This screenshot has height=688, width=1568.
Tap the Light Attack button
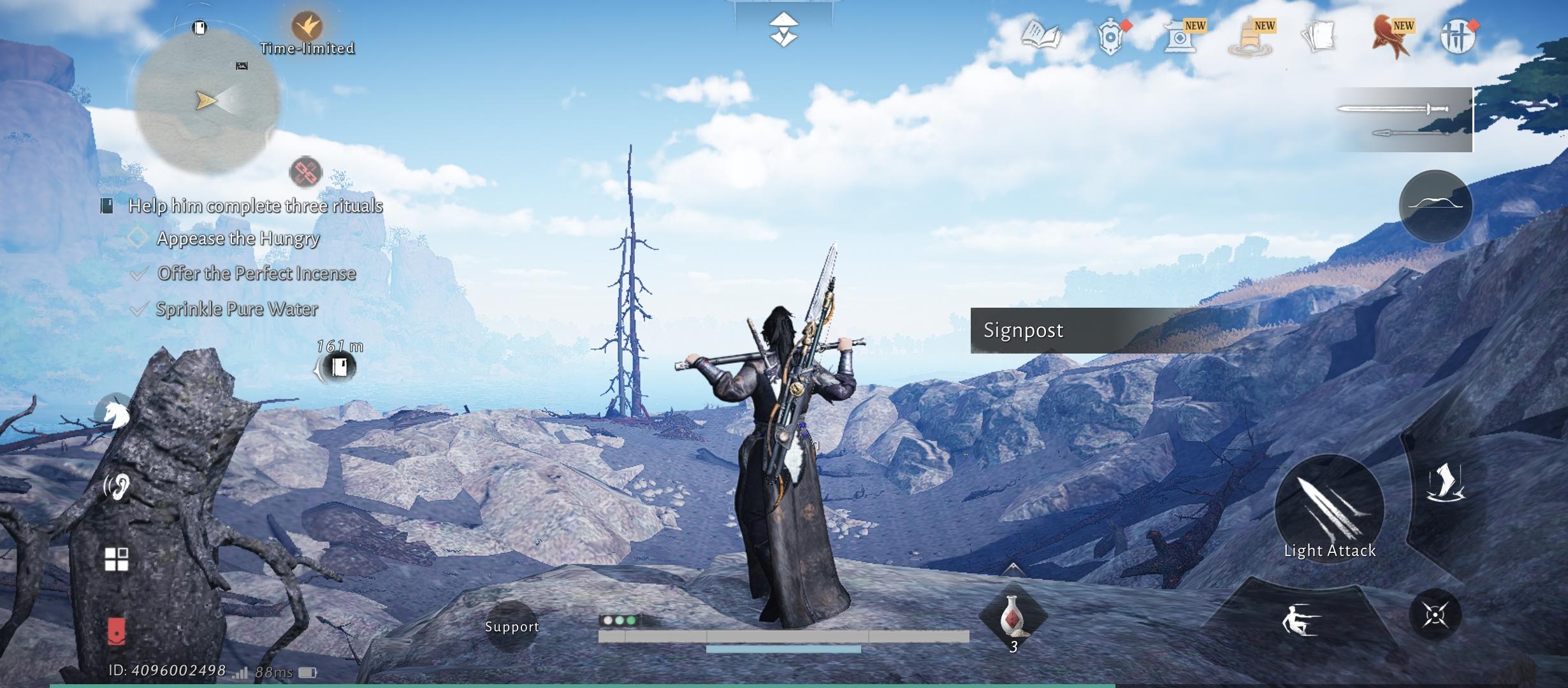[1330, 510]
